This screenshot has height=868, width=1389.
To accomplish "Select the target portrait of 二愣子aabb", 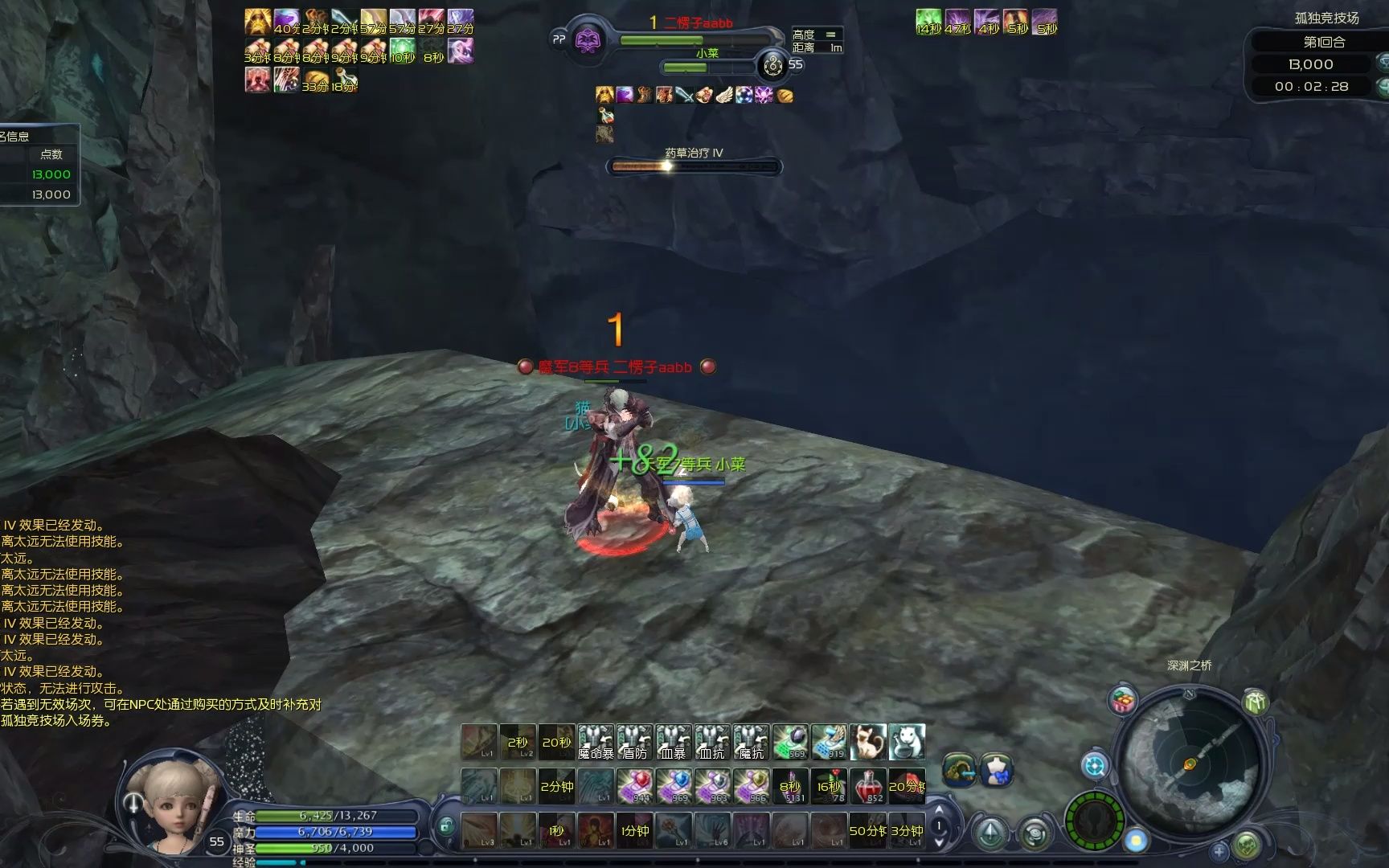I will [589, 39].
